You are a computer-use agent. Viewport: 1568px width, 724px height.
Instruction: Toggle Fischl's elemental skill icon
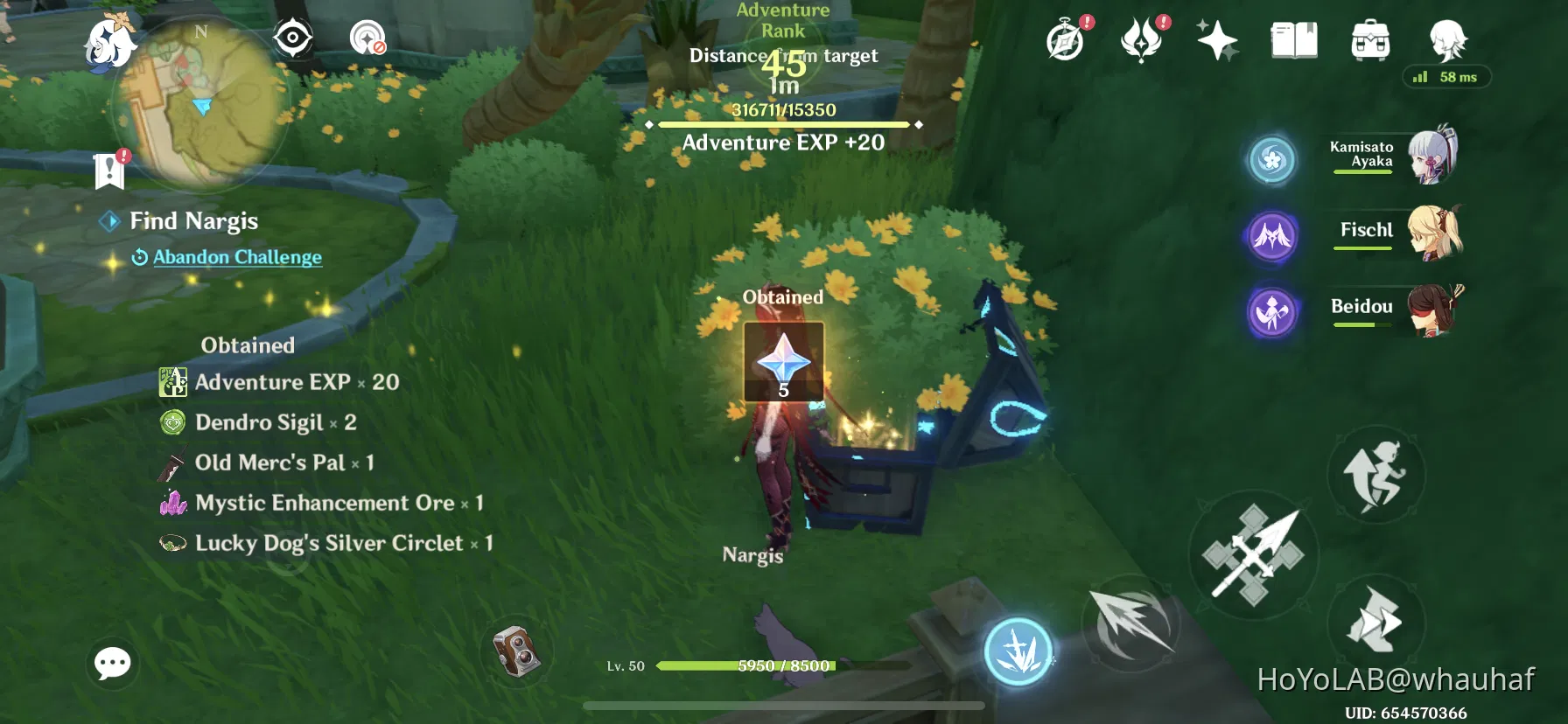[1273, 237]
